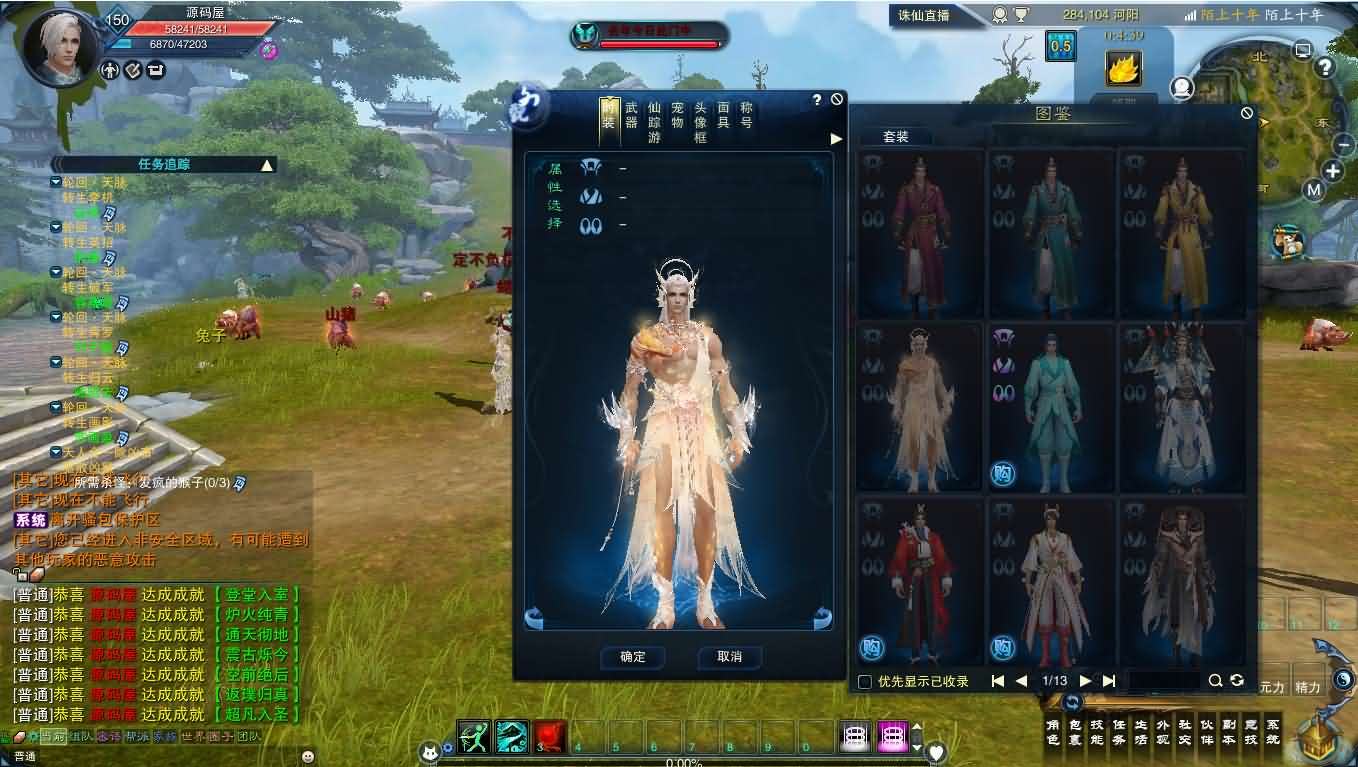Close the wardrobe preview window

[837, 99]
